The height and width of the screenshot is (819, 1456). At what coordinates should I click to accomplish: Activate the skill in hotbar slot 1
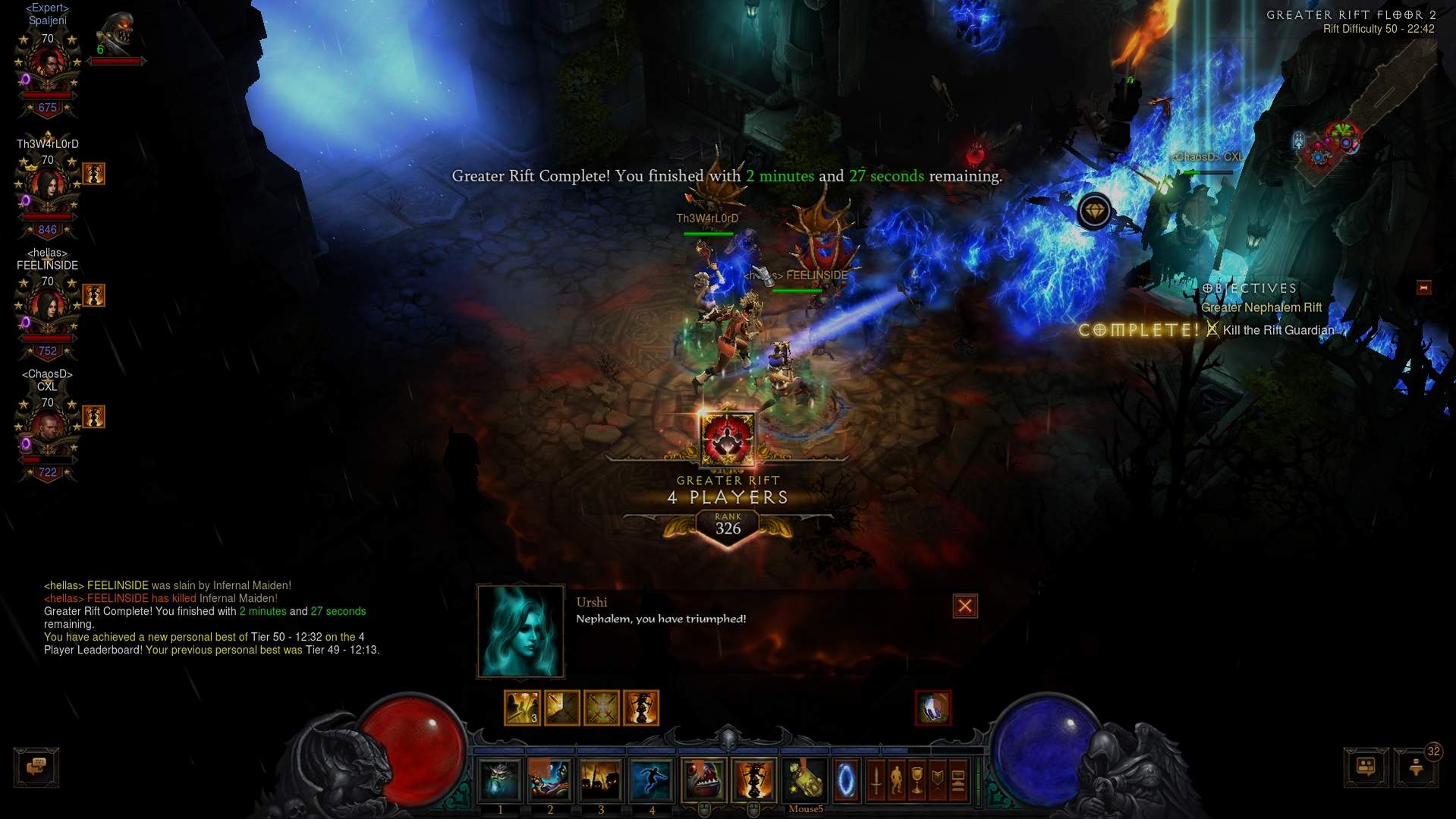(x=500, y=780)
